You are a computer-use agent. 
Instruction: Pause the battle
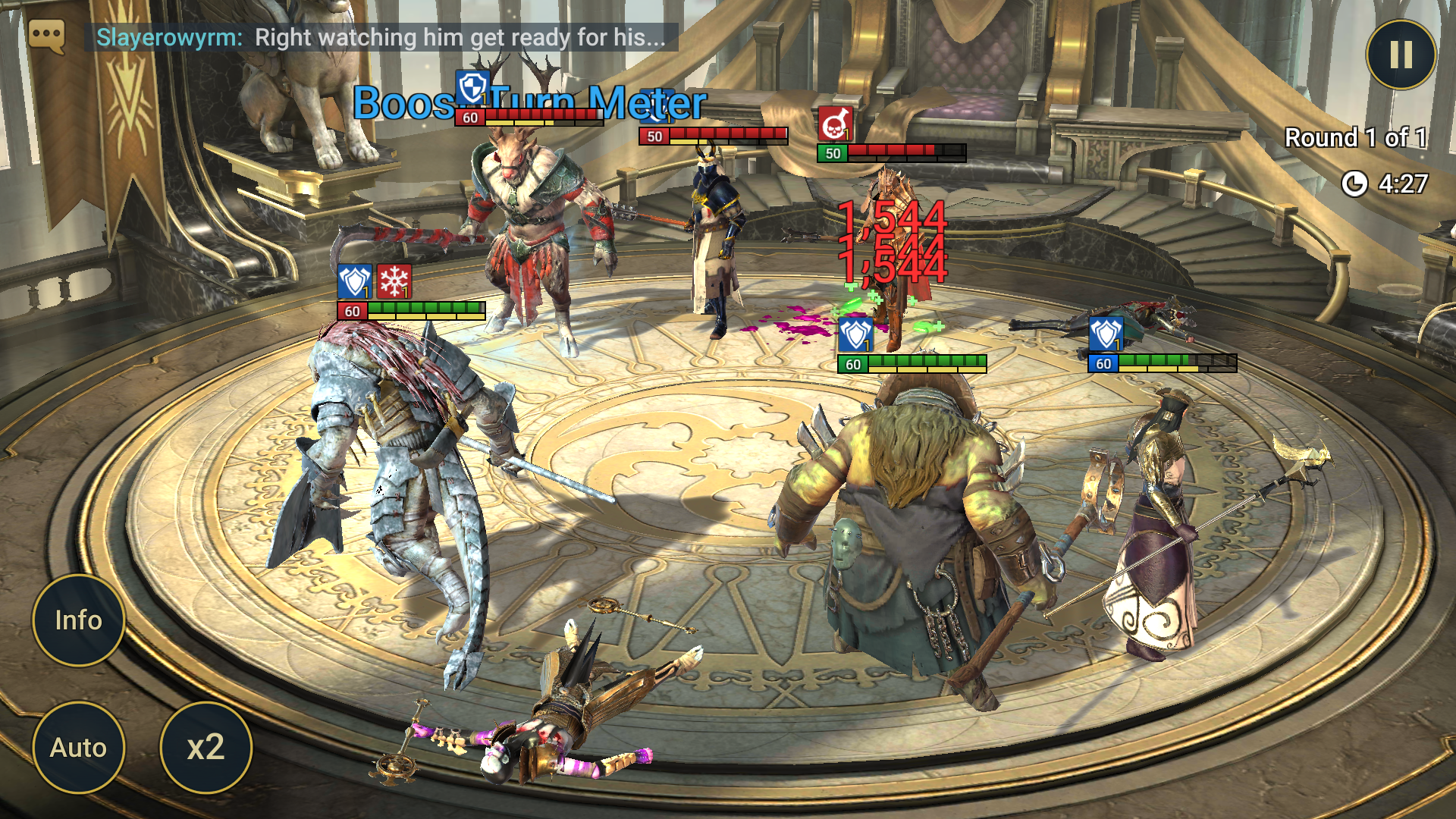pos(1401,55)
